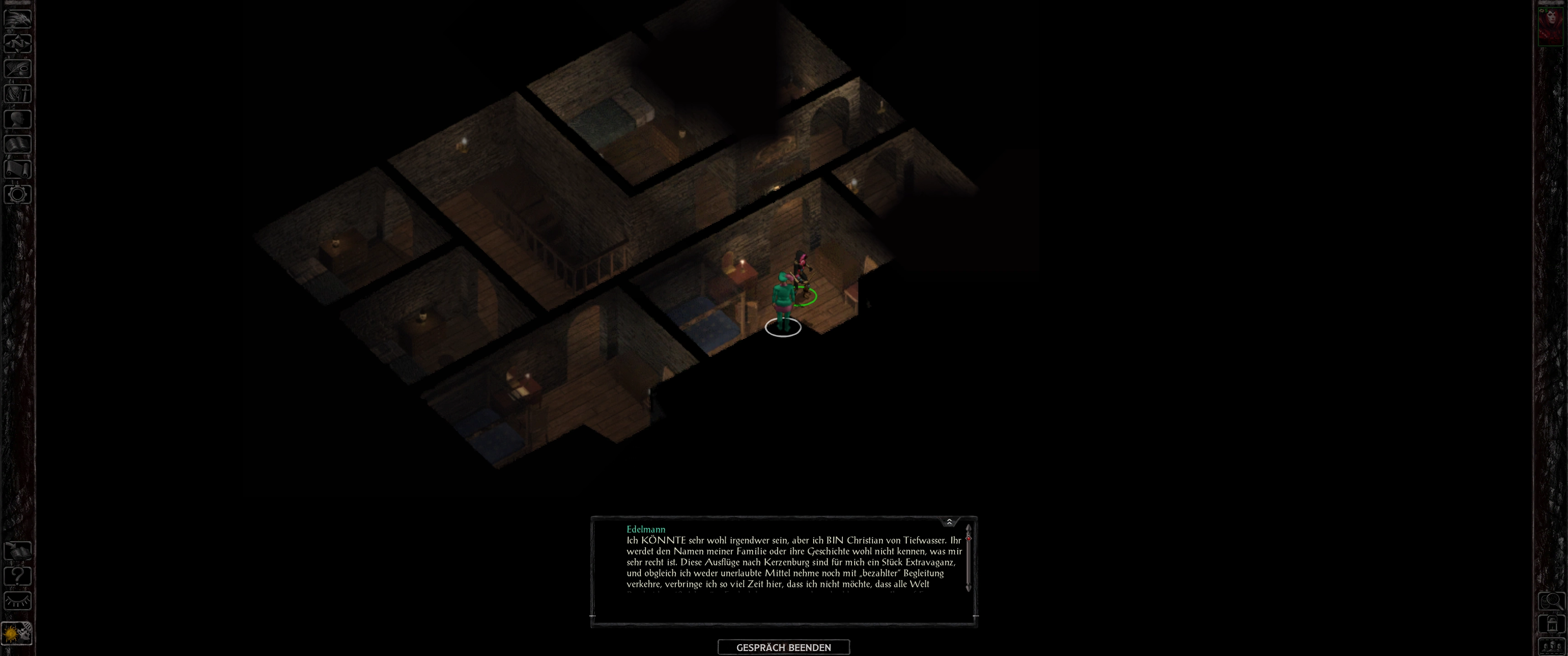The image size is (1568, 656).
Task: Open the journal quill and ink icon
Action: click(x=17, y=68)
